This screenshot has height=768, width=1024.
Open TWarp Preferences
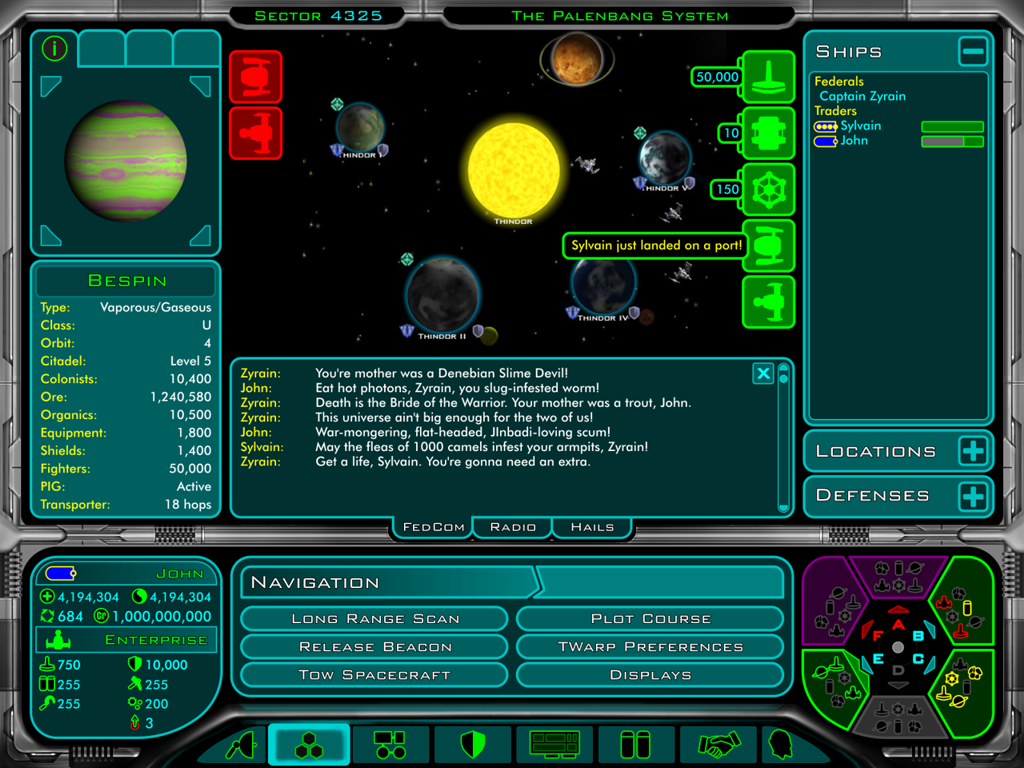650,647
